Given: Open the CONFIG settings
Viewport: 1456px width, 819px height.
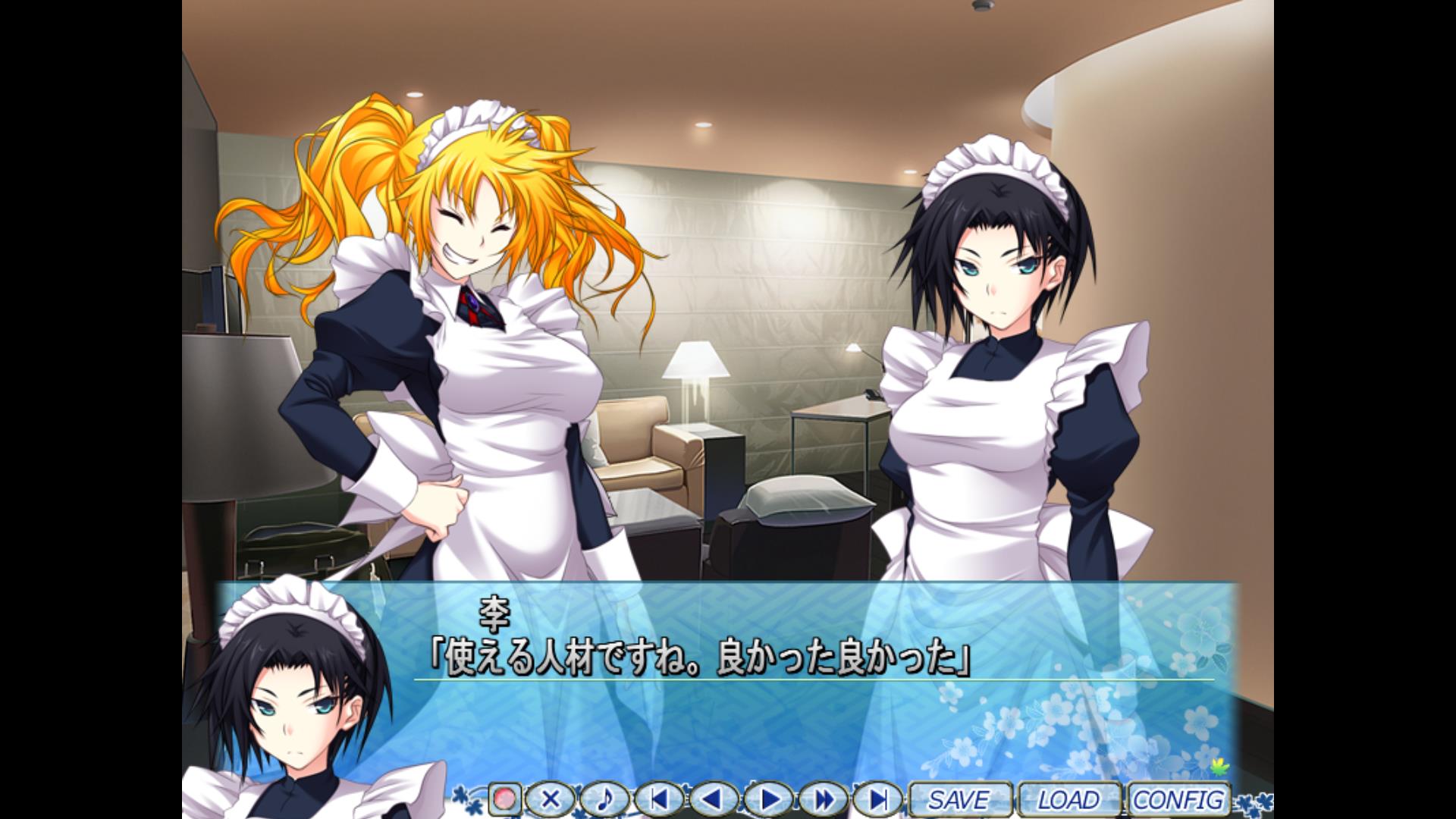Looking at the screenshot, I should point(1178,799).
